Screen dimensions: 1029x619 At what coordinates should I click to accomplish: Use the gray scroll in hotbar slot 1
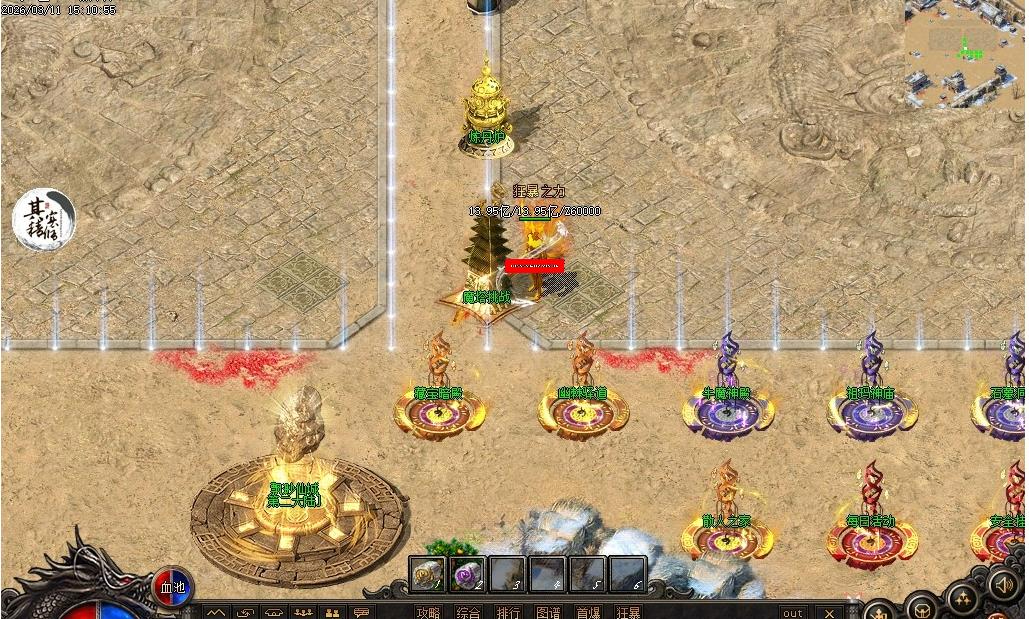[x=427, y=574]
